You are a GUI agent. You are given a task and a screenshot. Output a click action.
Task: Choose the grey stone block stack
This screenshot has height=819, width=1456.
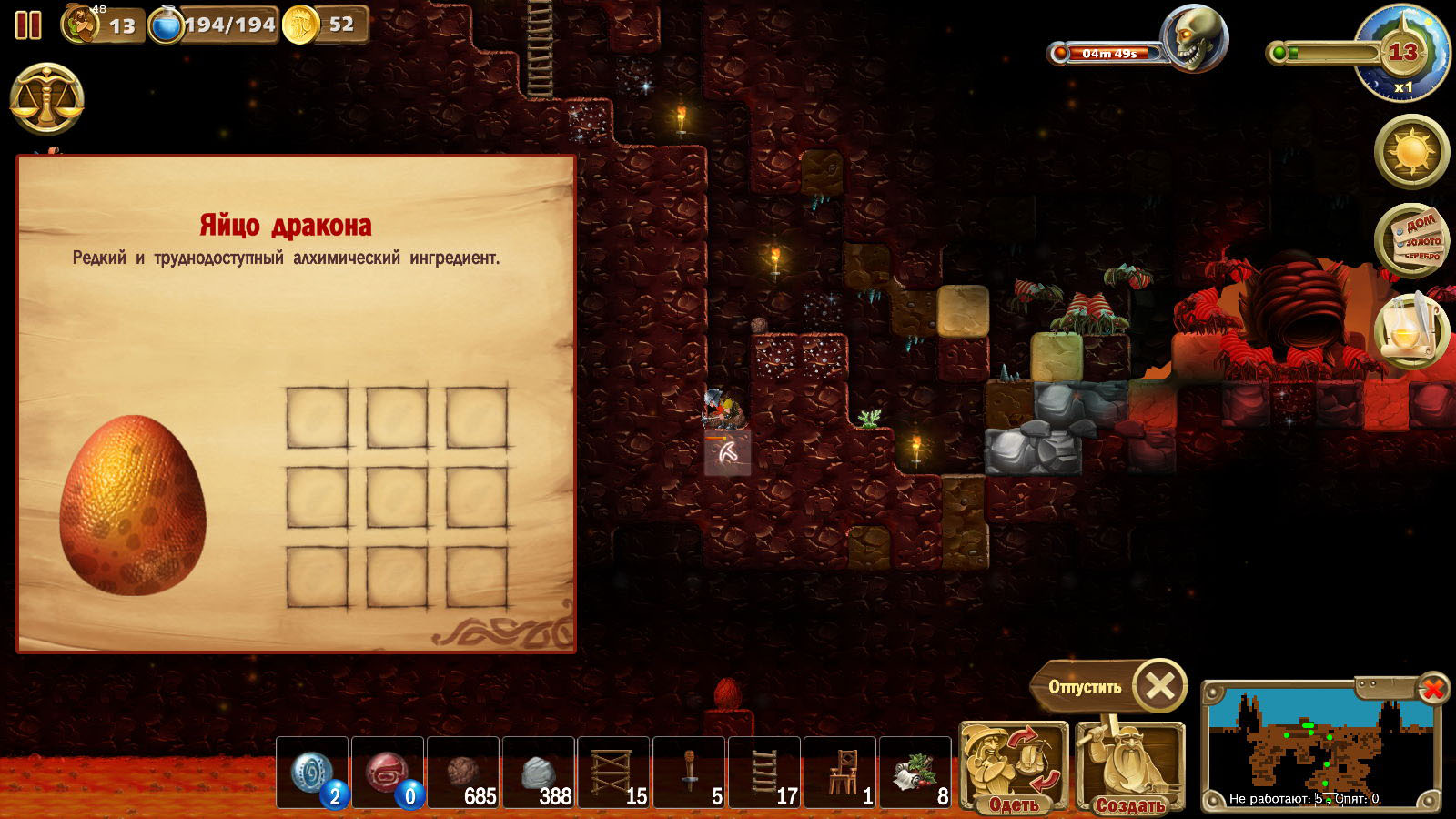pos(539,773)
